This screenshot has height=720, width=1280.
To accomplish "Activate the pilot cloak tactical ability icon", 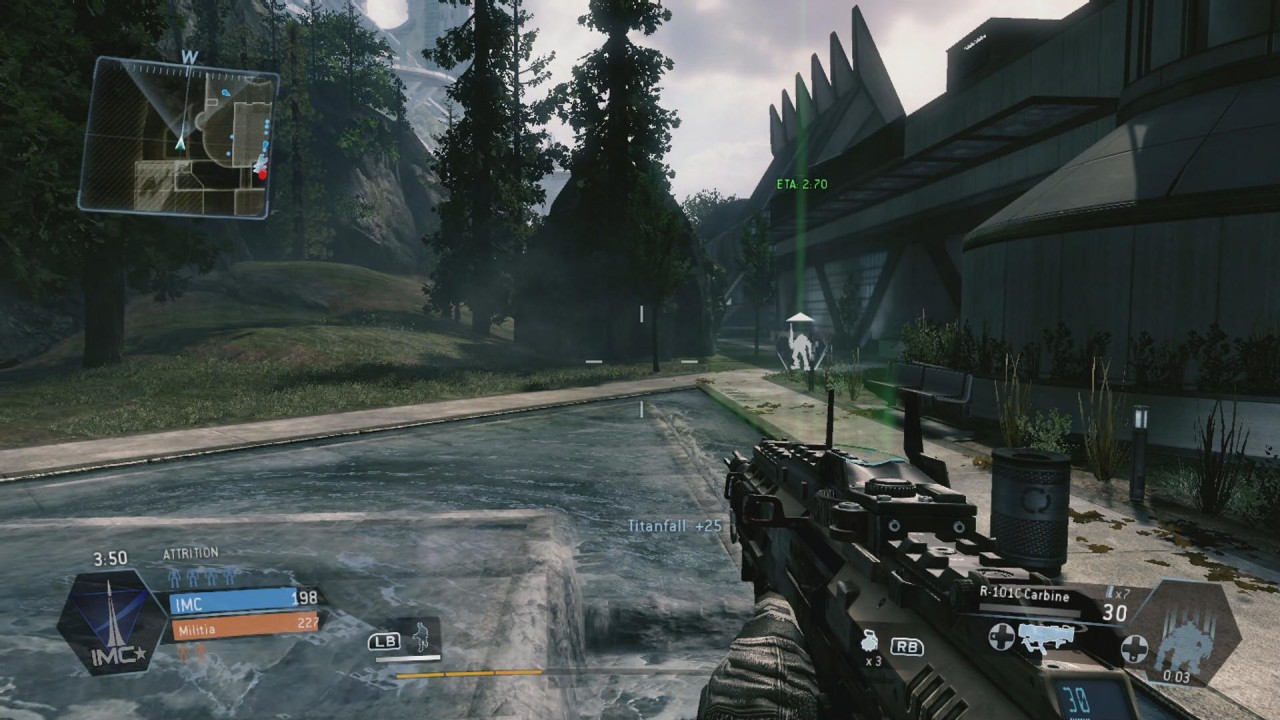I will click(x=424, y=637).
